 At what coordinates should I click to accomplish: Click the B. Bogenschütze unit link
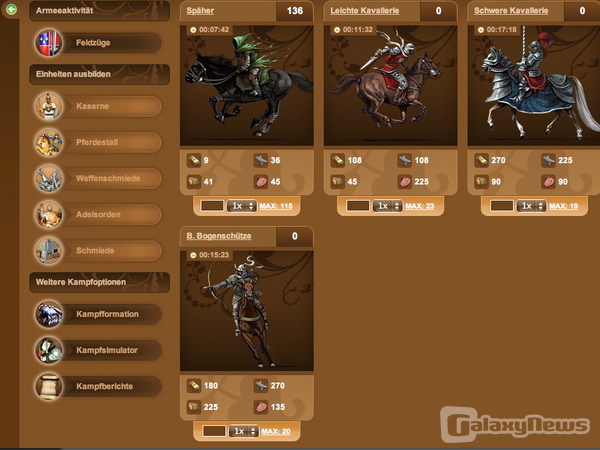218,236
